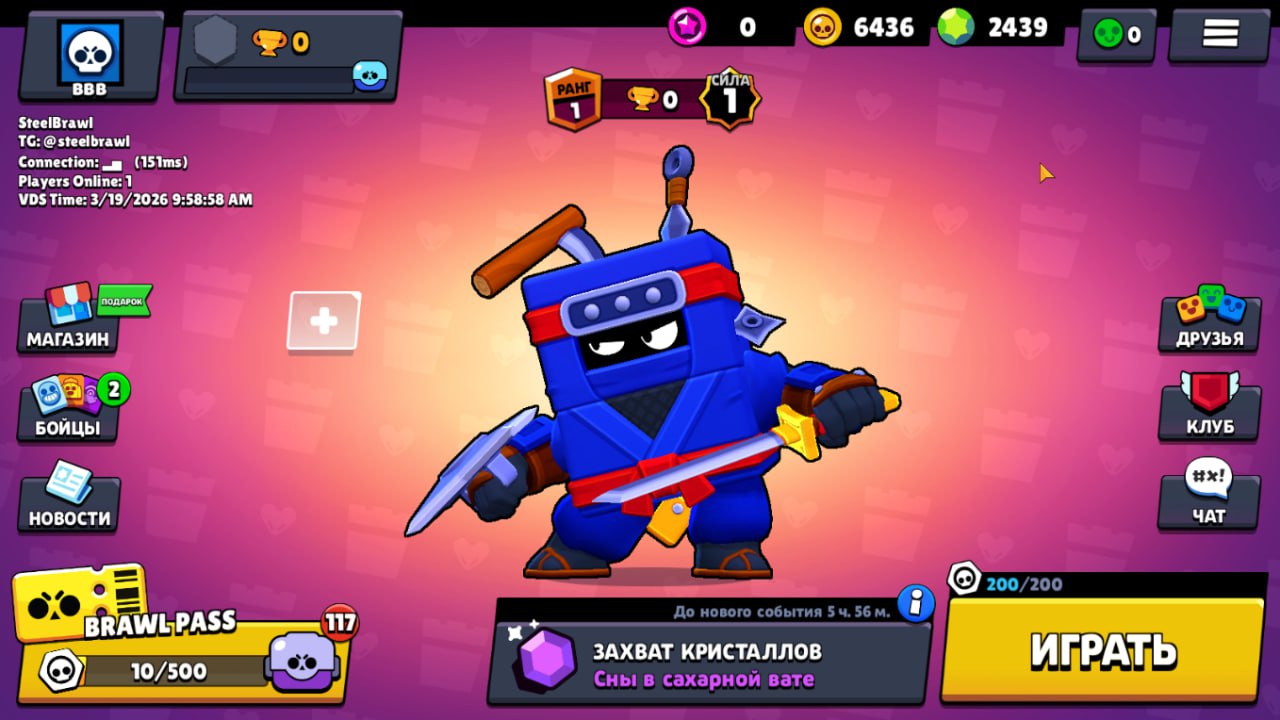
Task: Open the coin shop via coin counter
Action: tap(858, 28)
